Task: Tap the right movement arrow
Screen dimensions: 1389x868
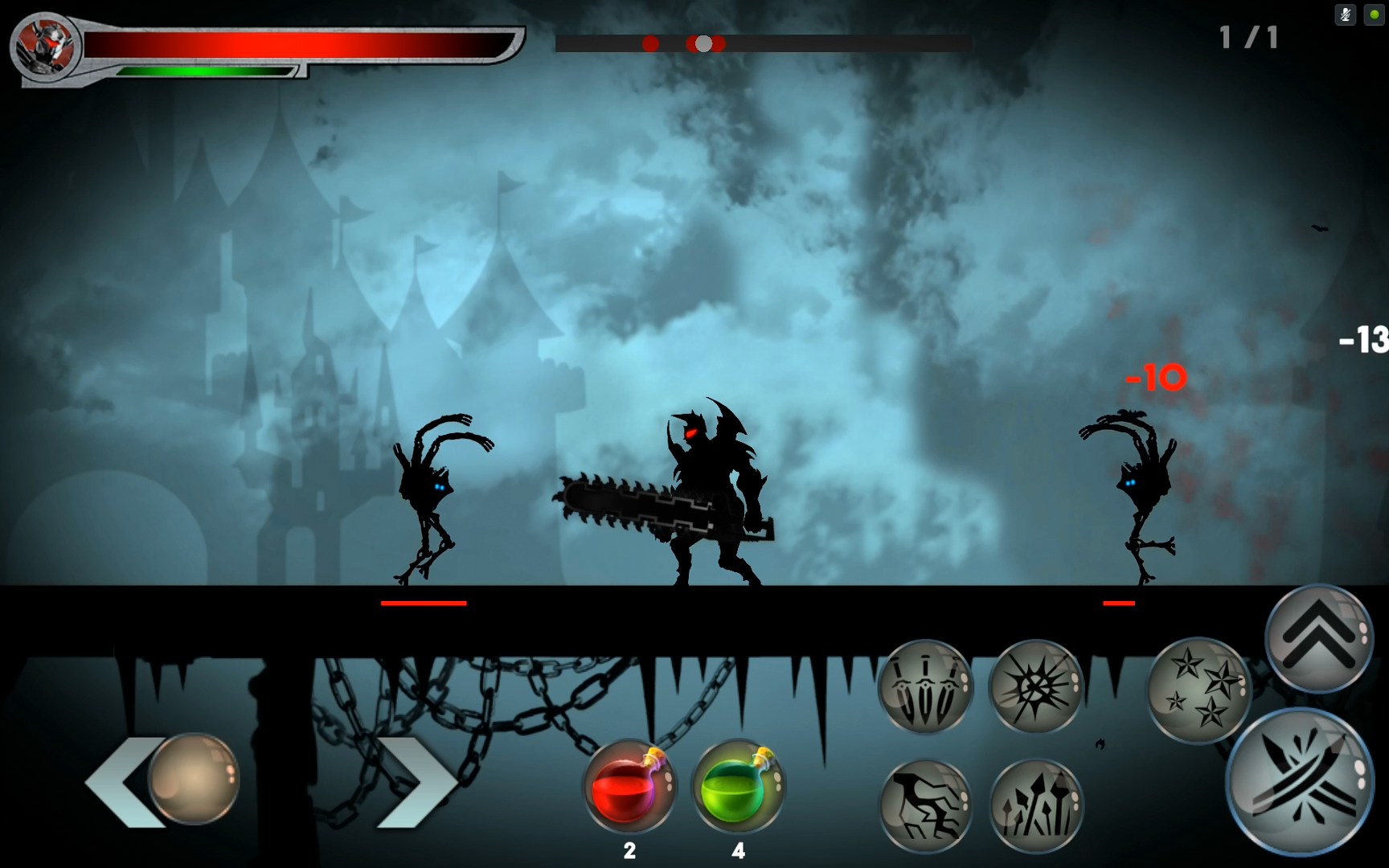Action: pos(414,781)
